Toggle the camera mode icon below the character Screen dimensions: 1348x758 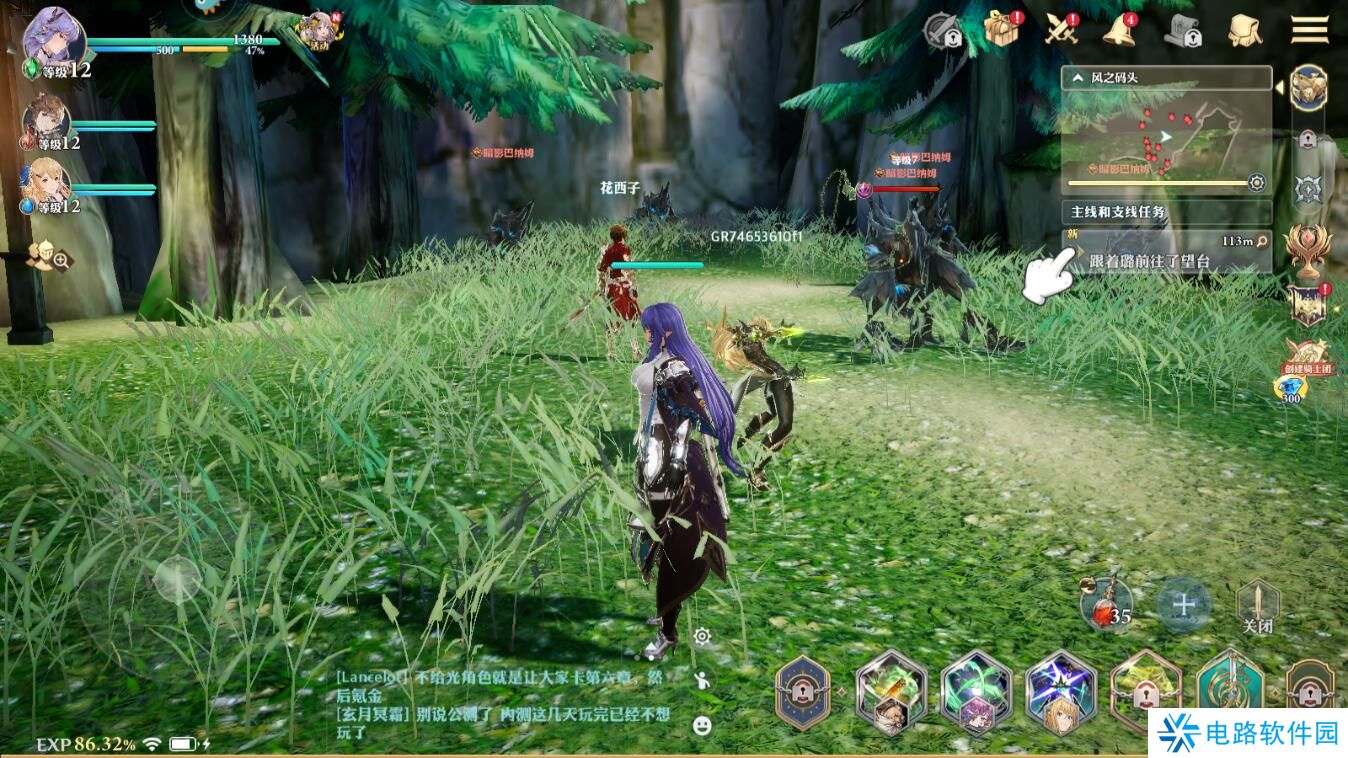(x=701, y=635)
